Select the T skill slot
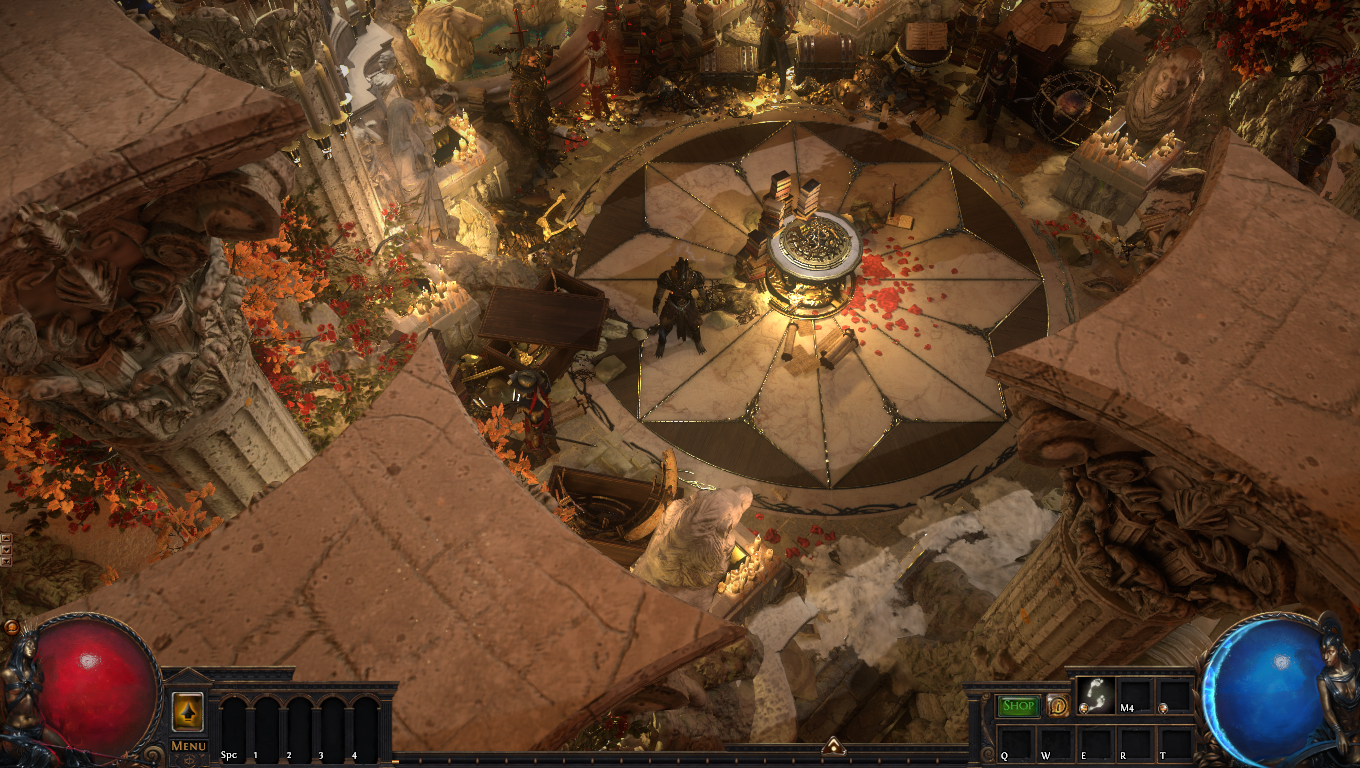Viewport: 1360px width, 768px height. pyautogui.click(x=1174, y=742)
